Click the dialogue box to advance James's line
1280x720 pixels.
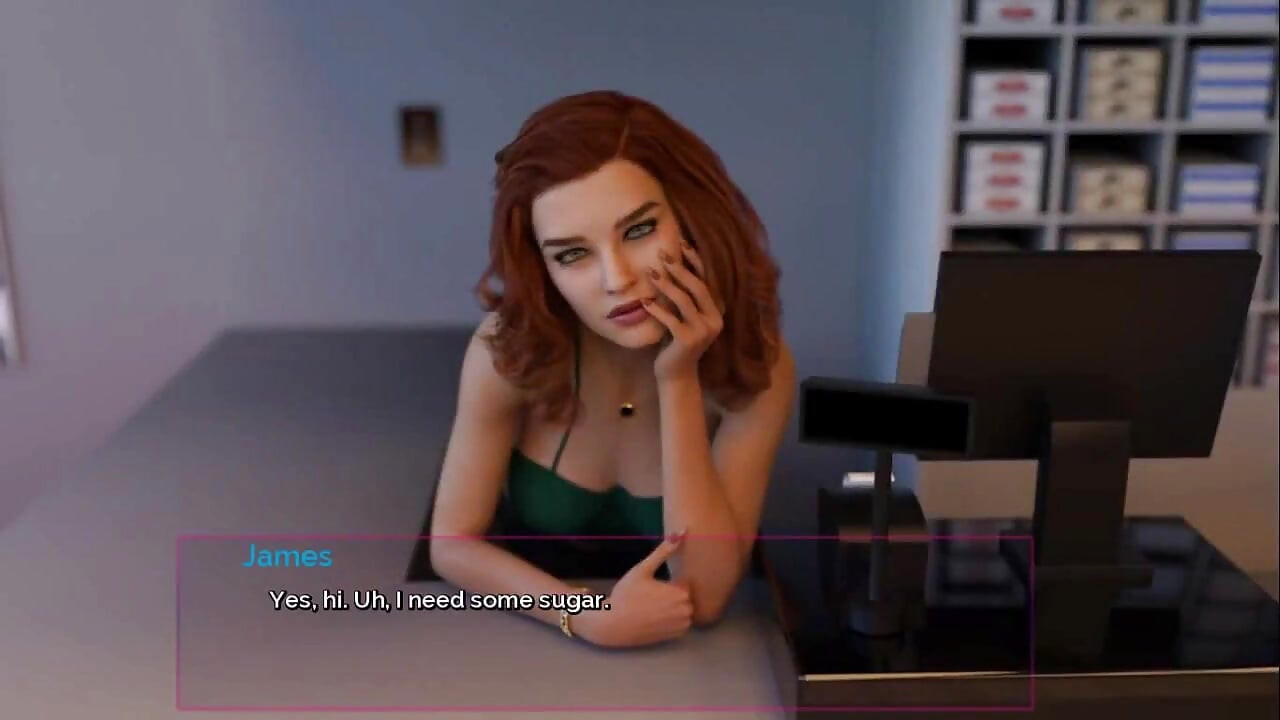[x=604, y=622]
